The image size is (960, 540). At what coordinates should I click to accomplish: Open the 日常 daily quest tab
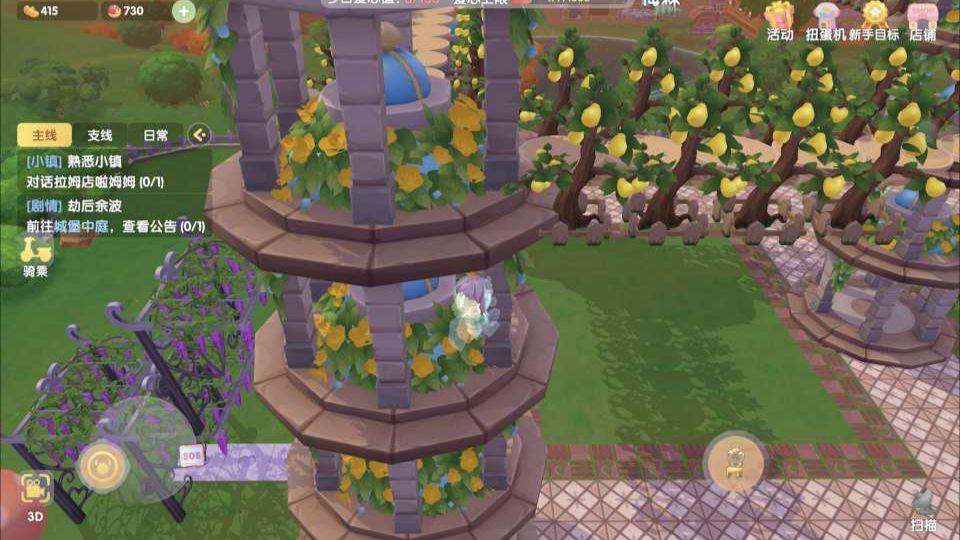pos(155,135)
